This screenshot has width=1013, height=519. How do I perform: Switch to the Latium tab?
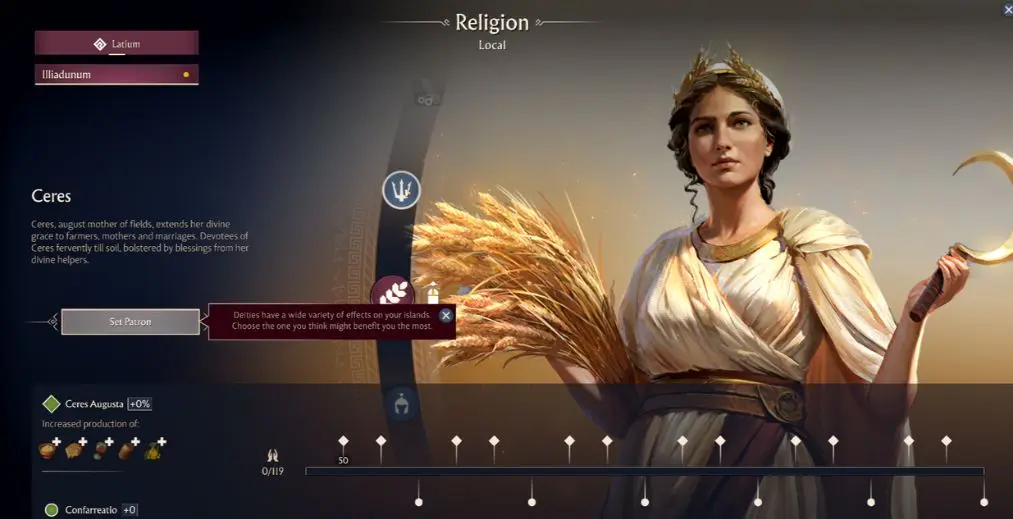[x=117, y=43]
